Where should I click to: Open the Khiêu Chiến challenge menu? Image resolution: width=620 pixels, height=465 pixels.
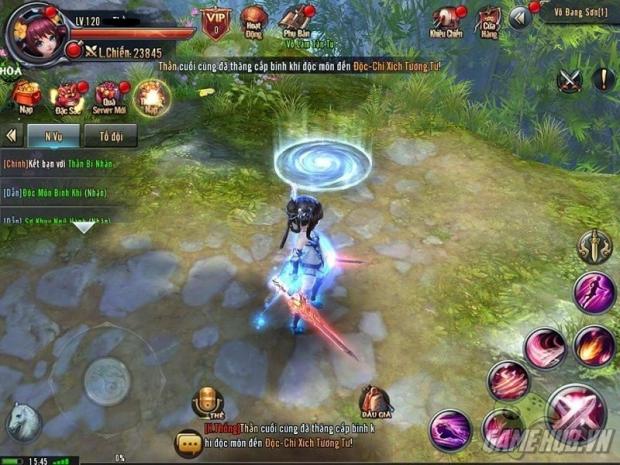(x=447, y=19)
